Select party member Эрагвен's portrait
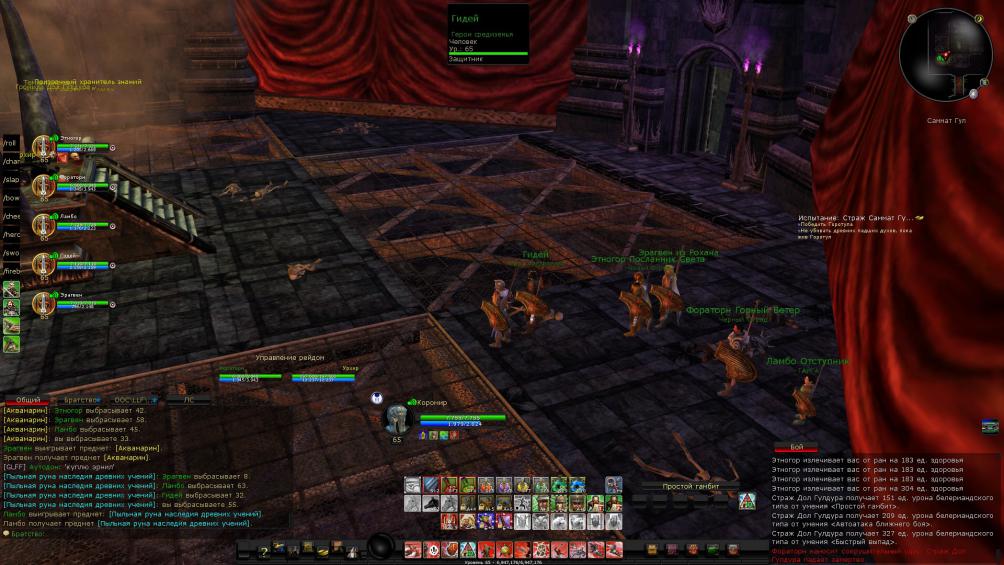 (x=44, y=303)
